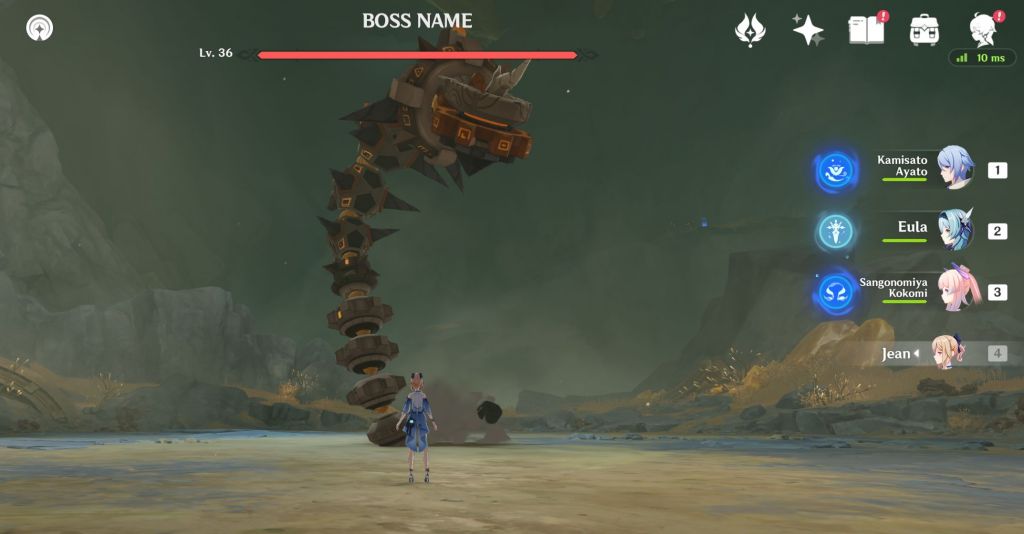Viewport: 1024px width, 534px height.
Task: Open the Adventurer Handbook book icon
Action: [x=866, y=30]
